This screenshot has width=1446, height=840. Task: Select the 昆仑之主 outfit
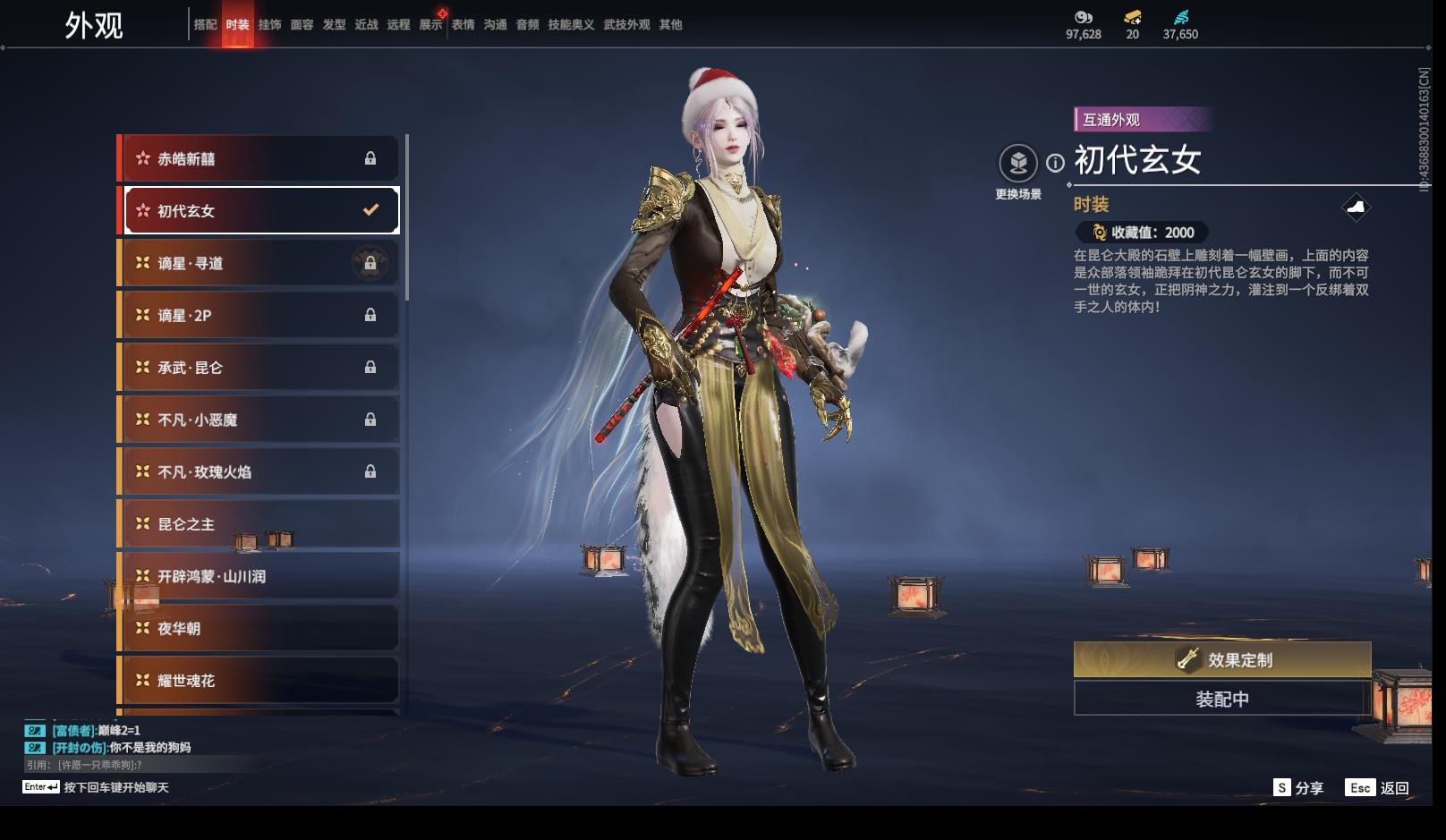[259, 524]
